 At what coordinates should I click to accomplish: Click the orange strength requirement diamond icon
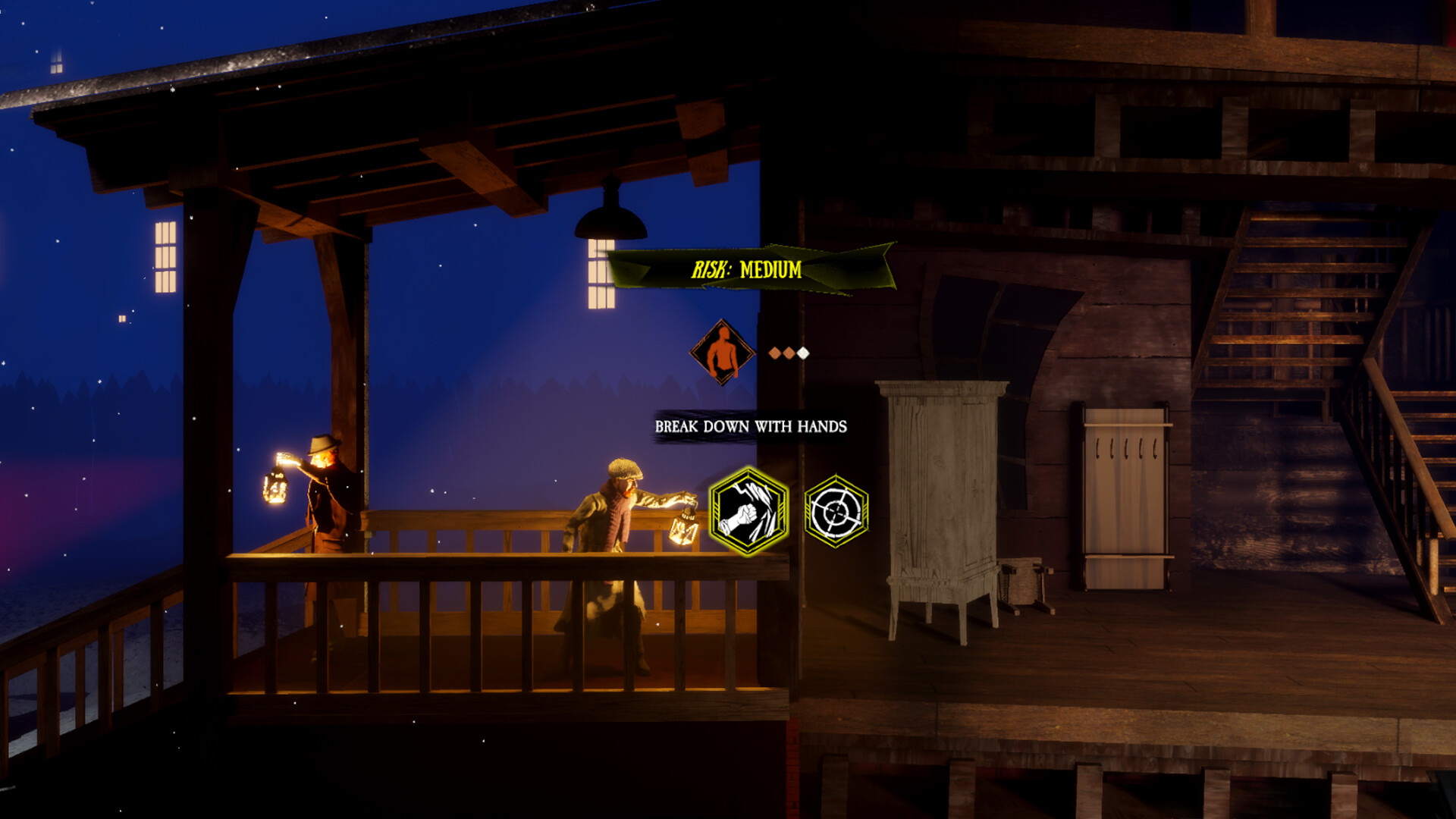pos(721,353)
